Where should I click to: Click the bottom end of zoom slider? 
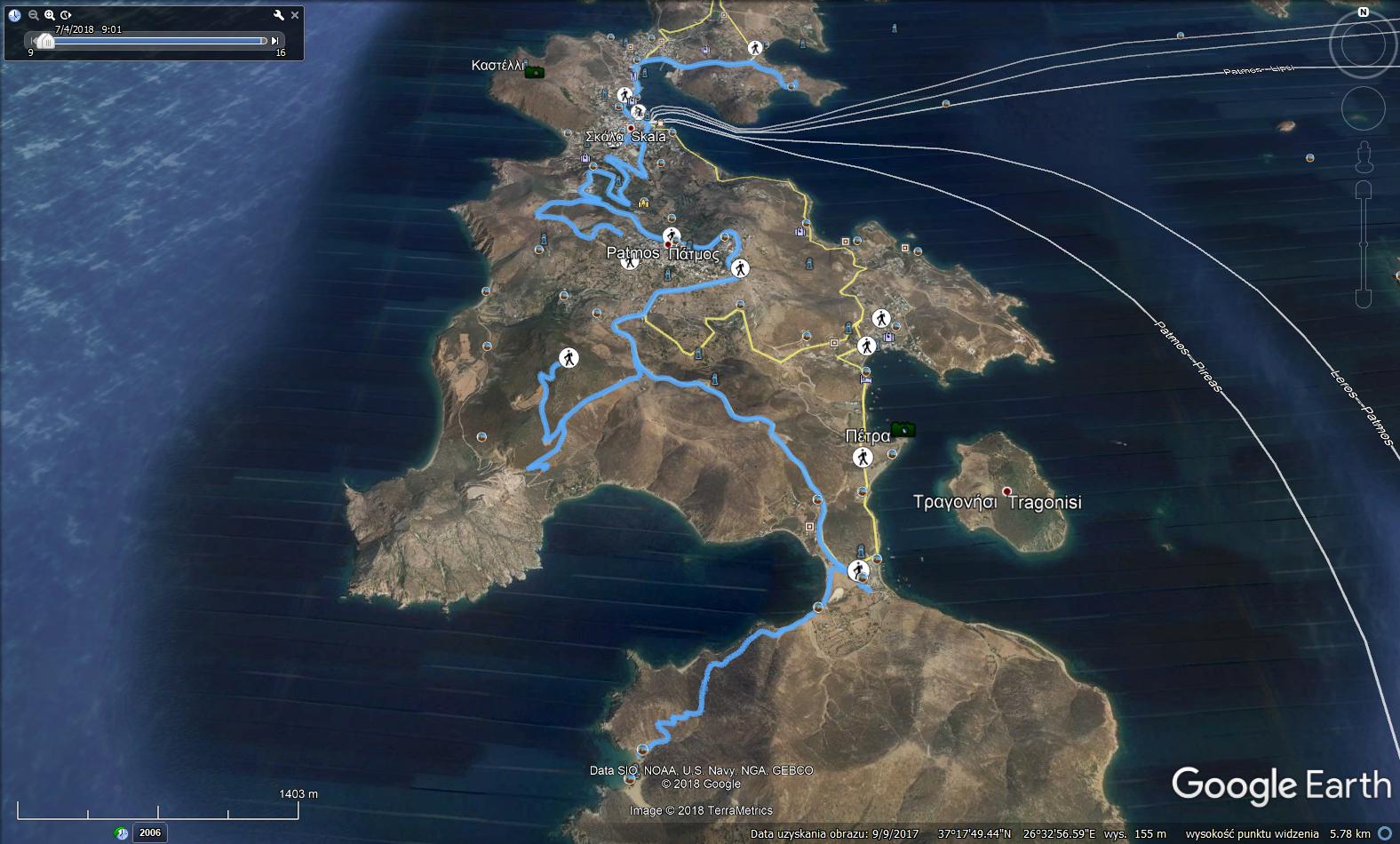click(1364, 299)
